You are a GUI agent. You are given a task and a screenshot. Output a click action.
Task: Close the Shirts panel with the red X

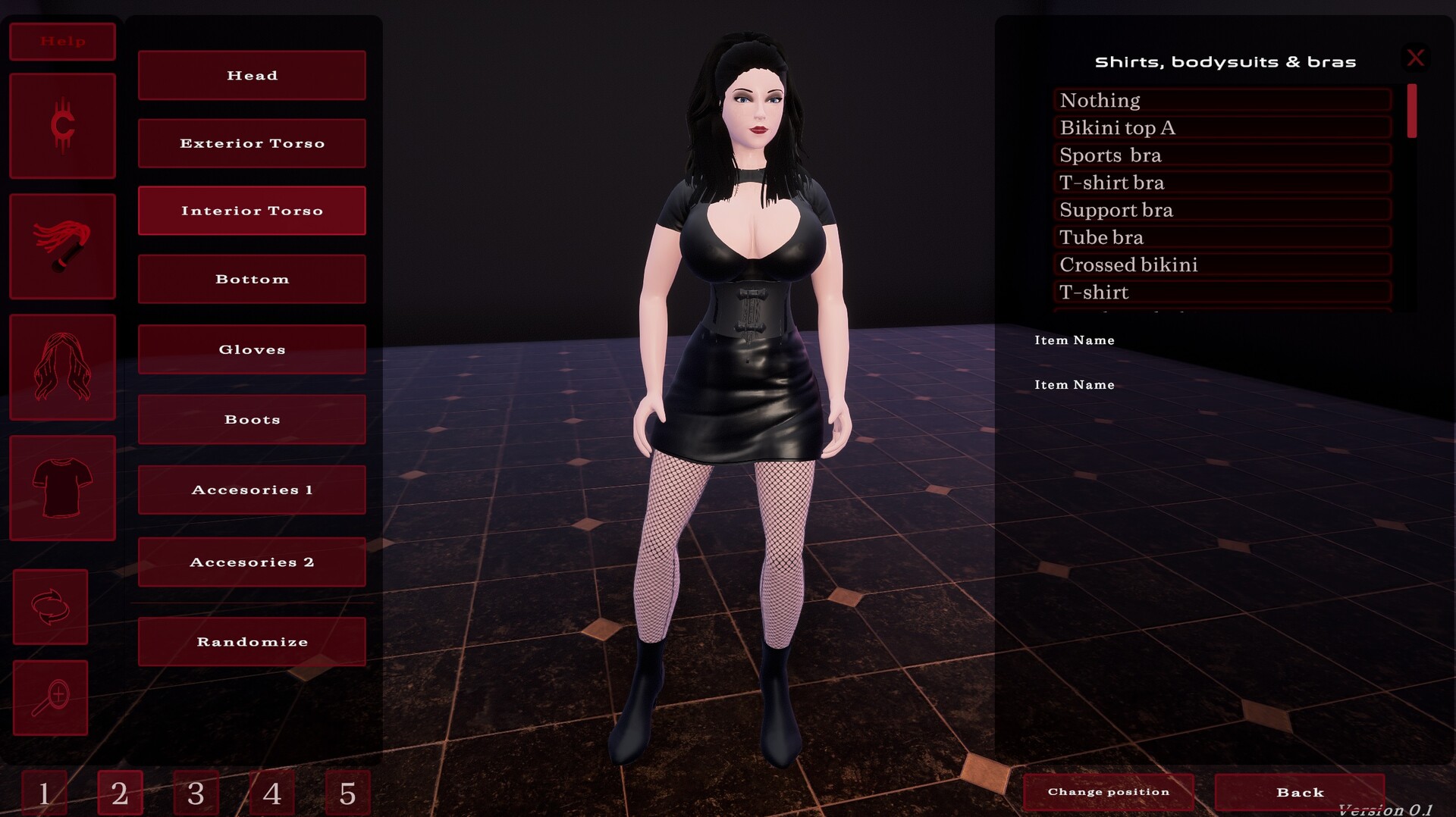[x=1416, y=58]
